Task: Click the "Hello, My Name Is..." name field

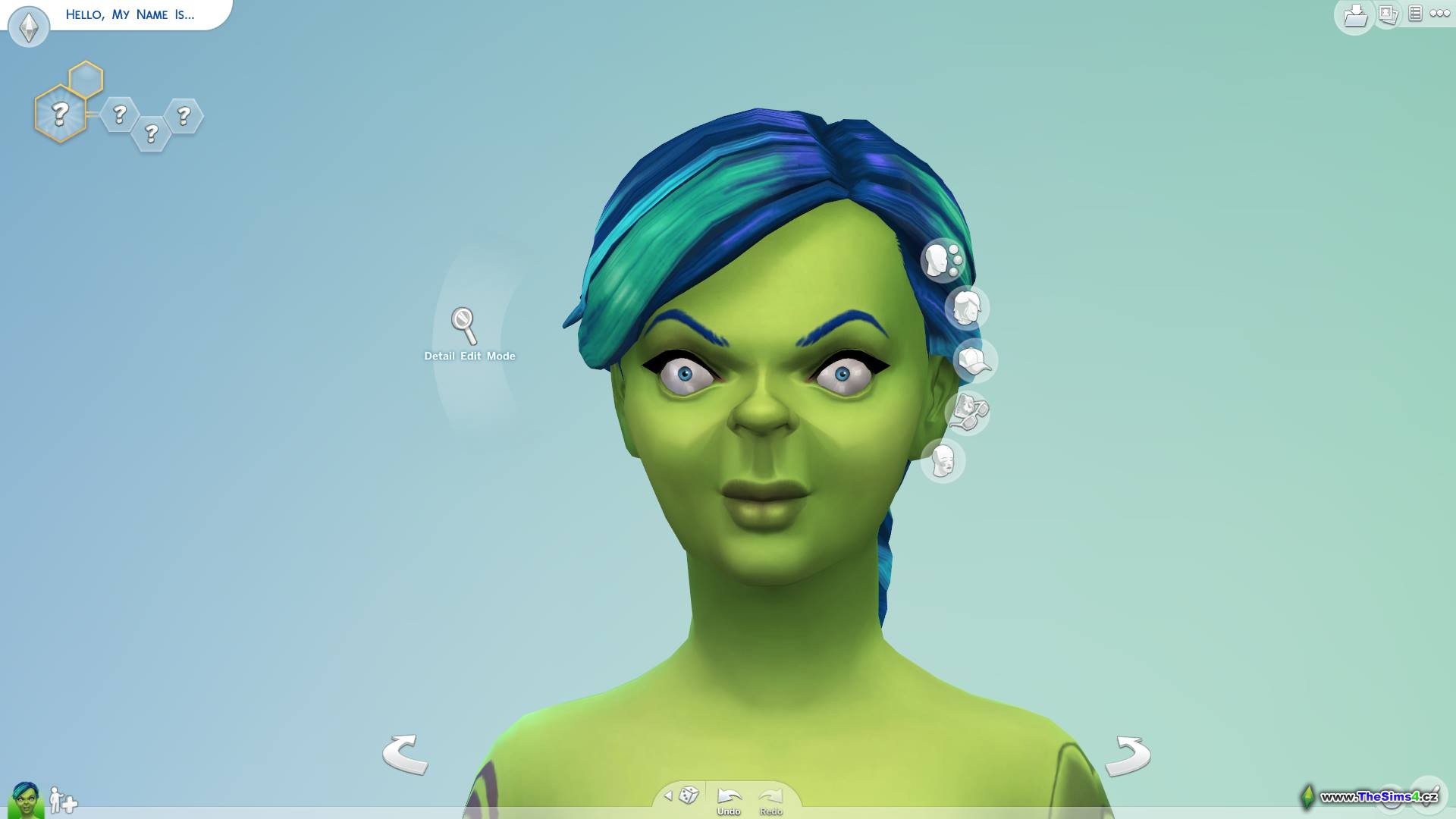Action: tap(130, 14)
